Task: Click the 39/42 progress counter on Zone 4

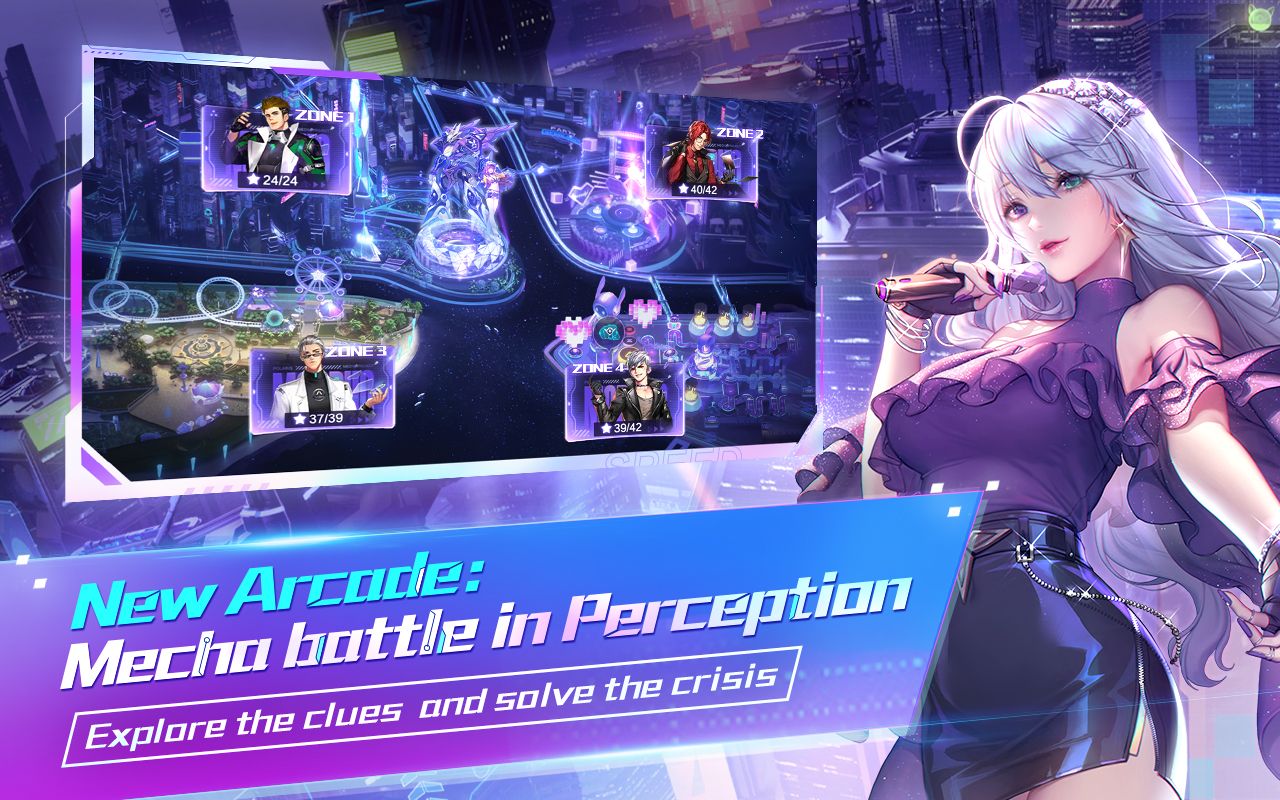Action: point(627,428)
